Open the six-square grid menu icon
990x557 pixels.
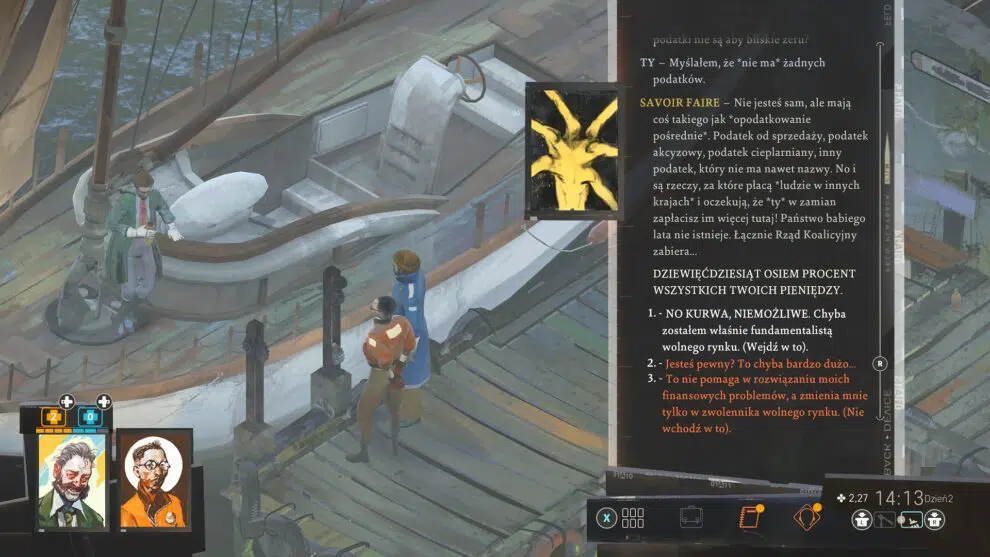pos(633,518)
